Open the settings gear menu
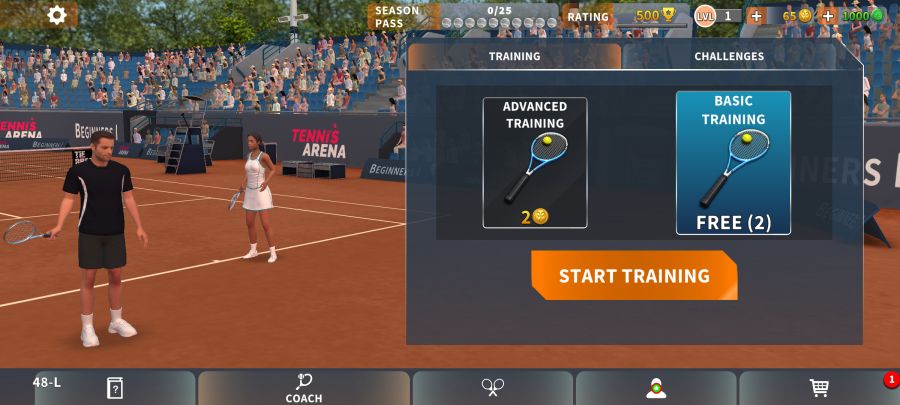Image resolution: width=900 pixels, height=405 pixels. (57, 15)
